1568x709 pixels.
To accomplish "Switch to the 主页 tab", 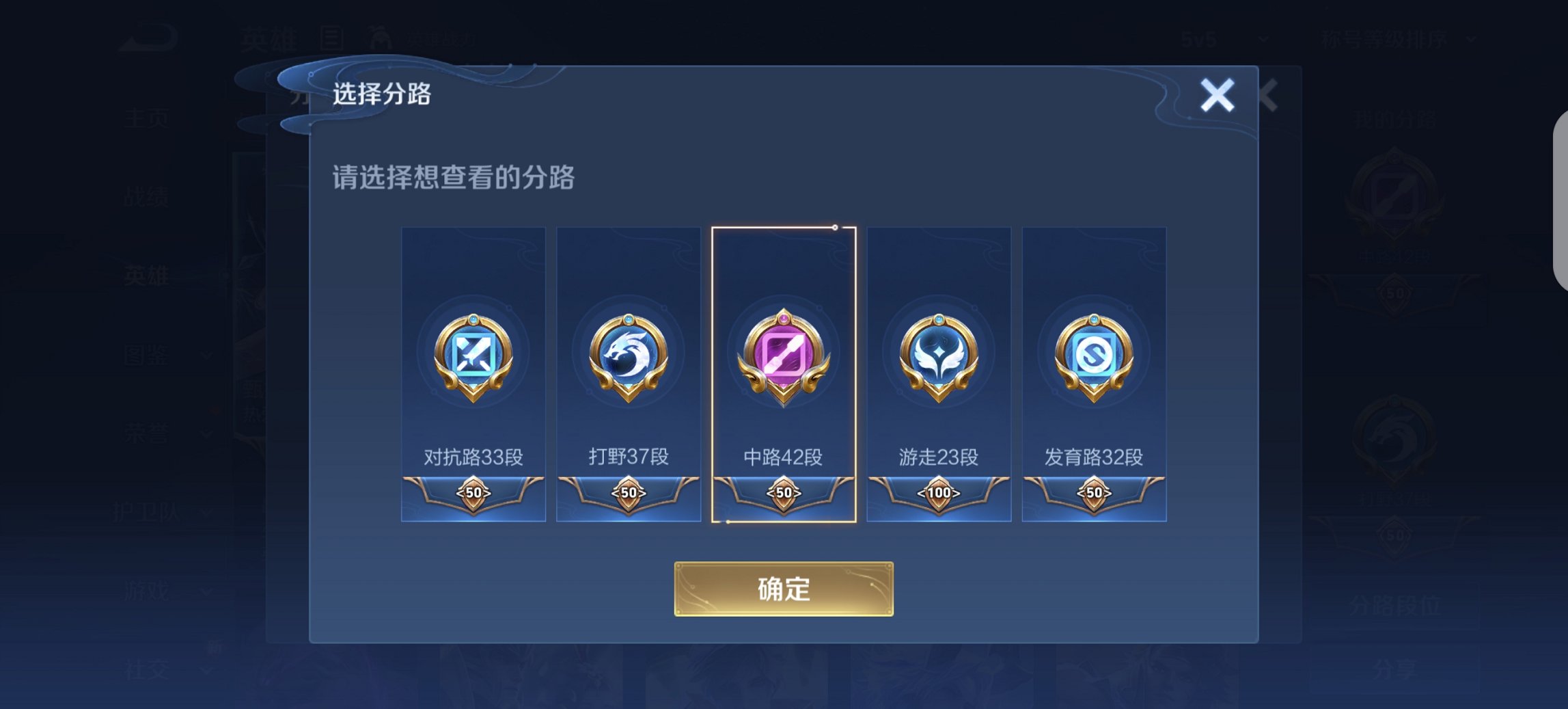I will [x=148, y=116].
